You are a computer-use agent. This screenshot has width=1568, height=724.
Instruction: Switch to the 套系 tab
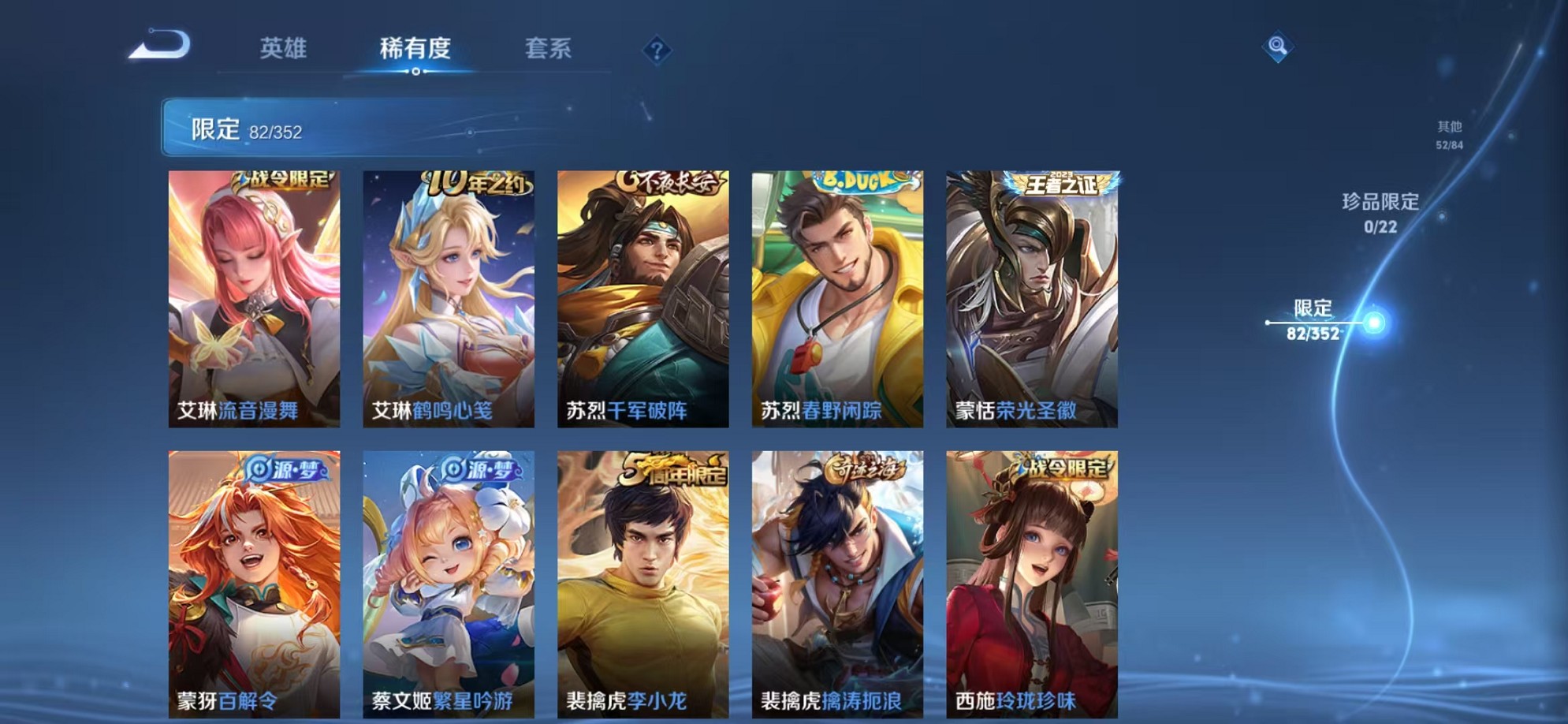tap(549, 48)
